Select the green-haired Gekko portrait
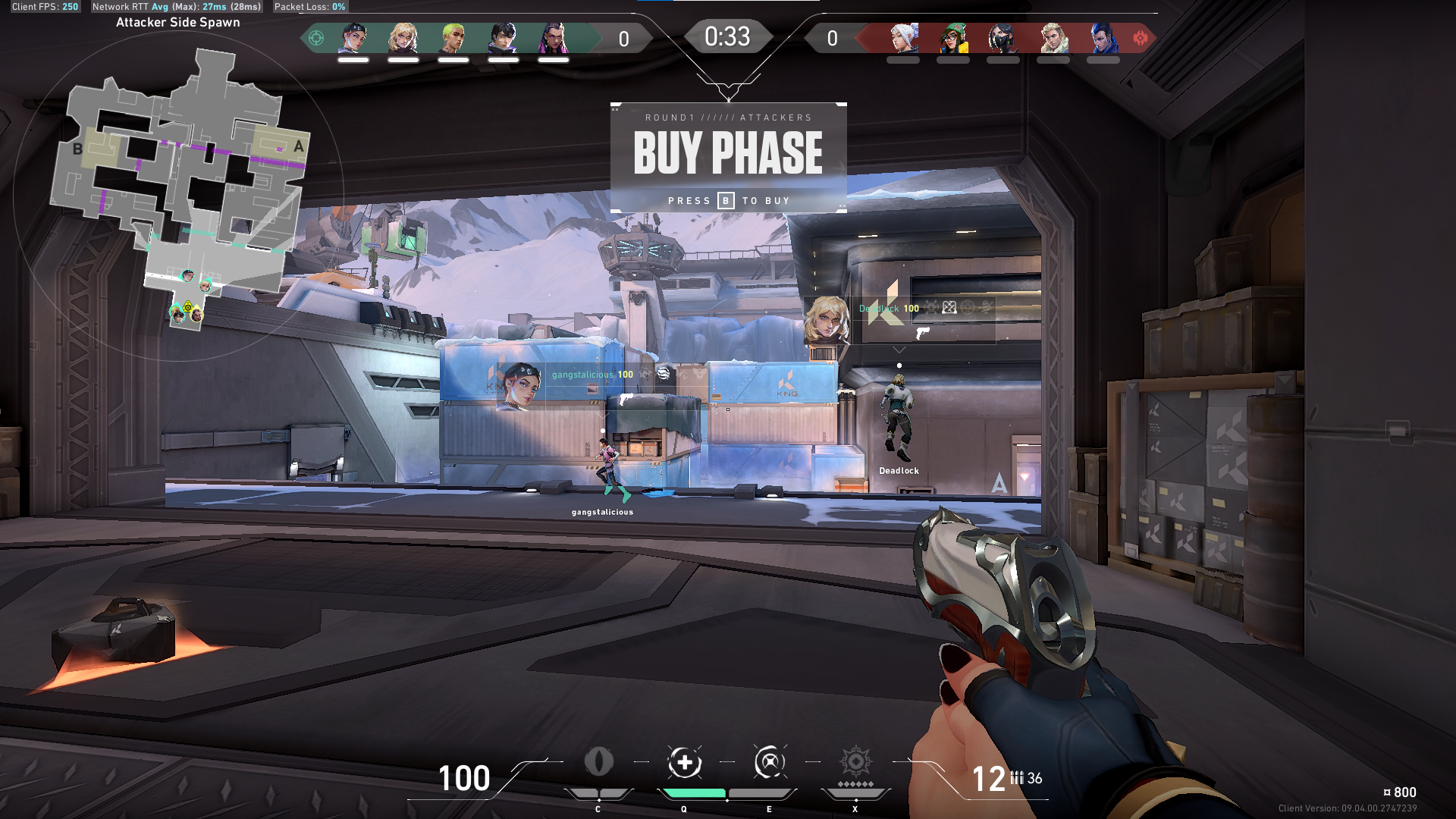 453,38
